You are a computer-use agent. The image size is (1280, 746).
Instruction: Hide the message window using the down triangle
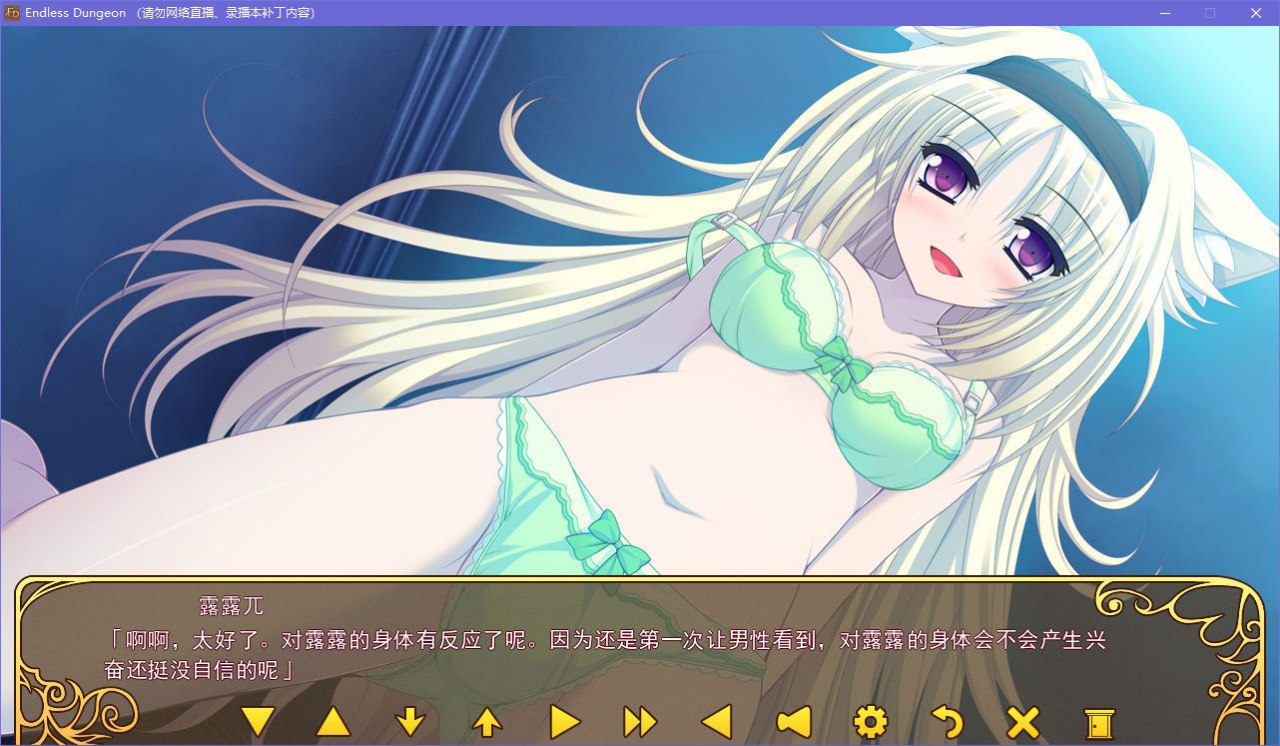tap(260, 722)
